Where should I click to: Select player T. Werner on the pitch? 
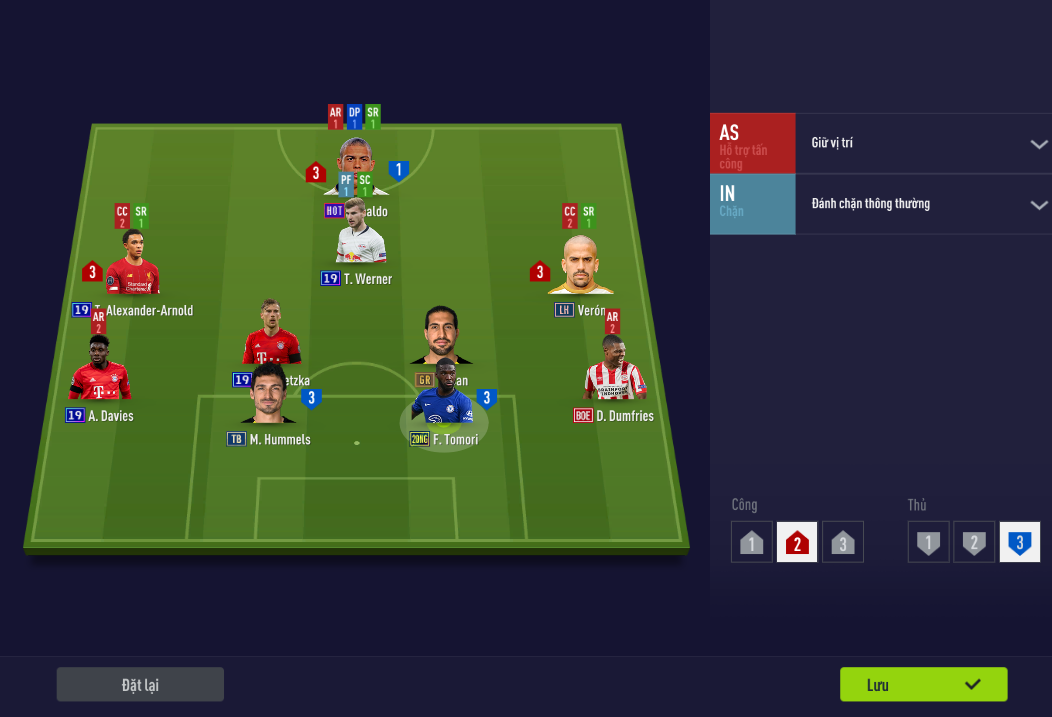coord(361,243)
